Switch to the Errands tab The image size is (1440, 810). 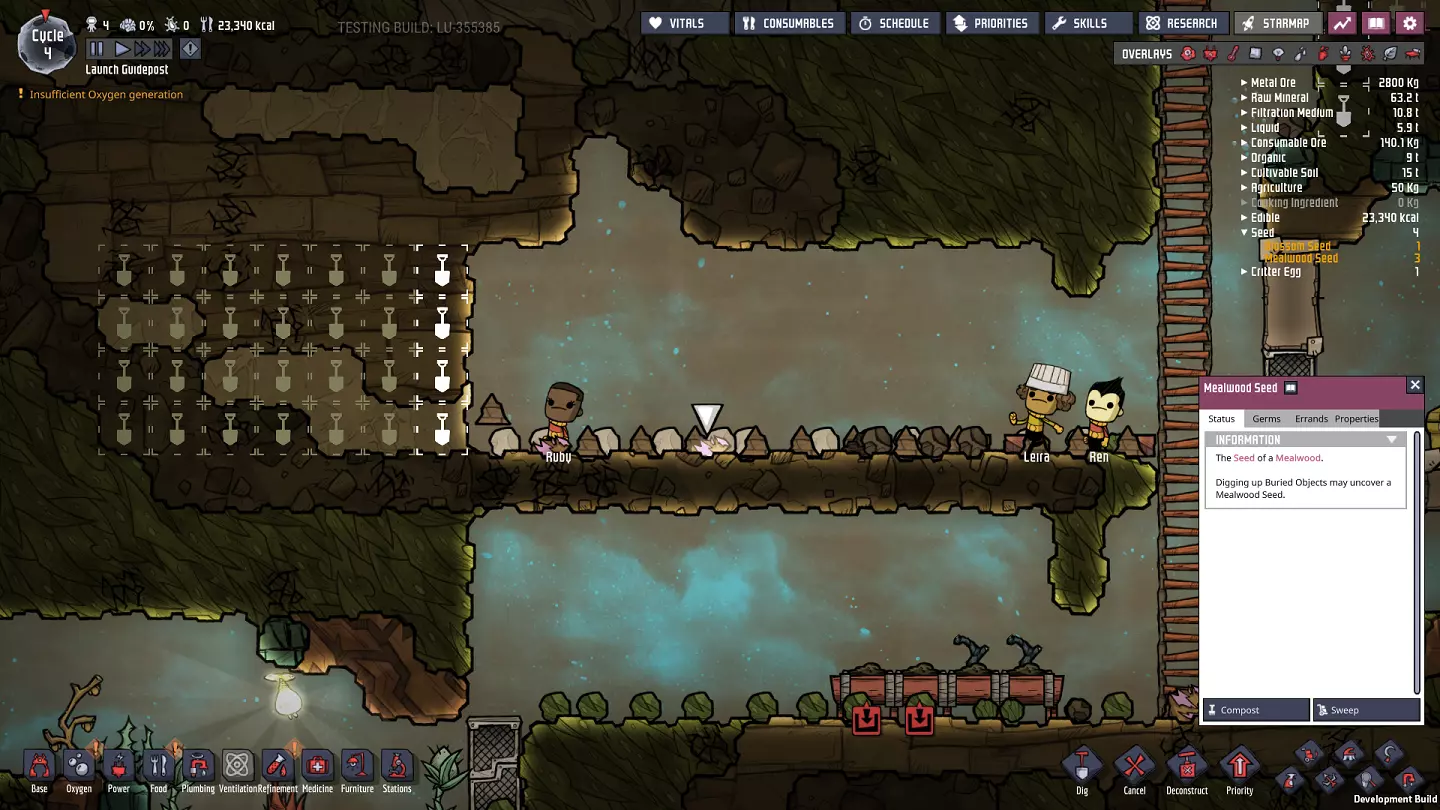point(1311,419)
